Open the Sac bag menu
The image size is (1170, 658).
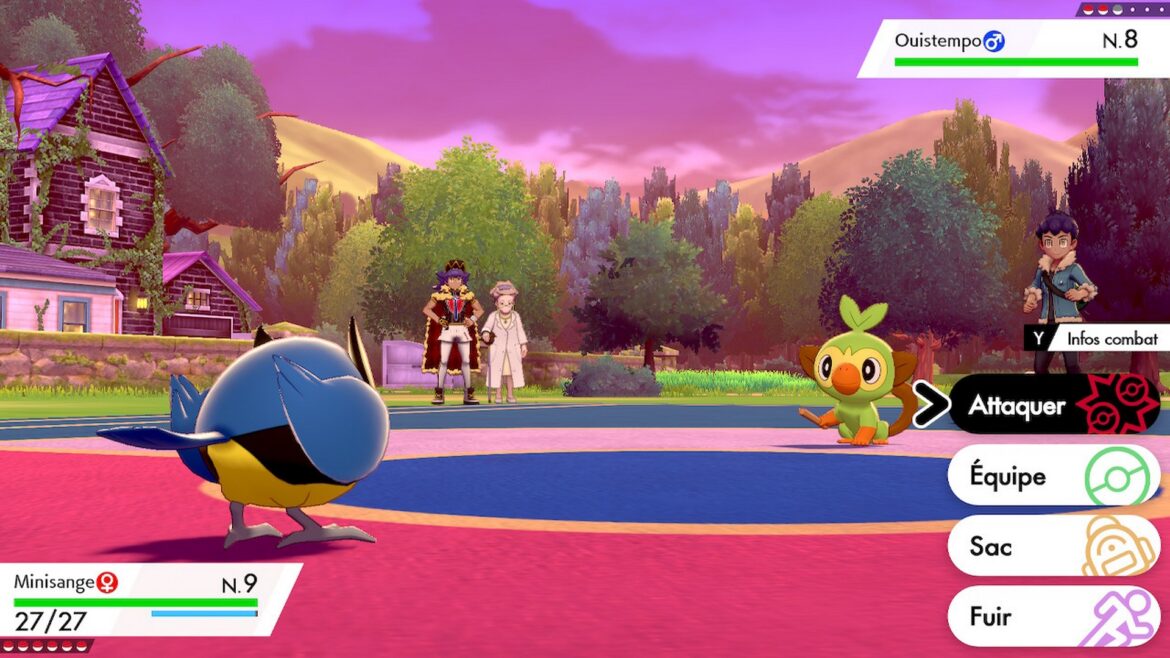click(x=1050, y=546)
